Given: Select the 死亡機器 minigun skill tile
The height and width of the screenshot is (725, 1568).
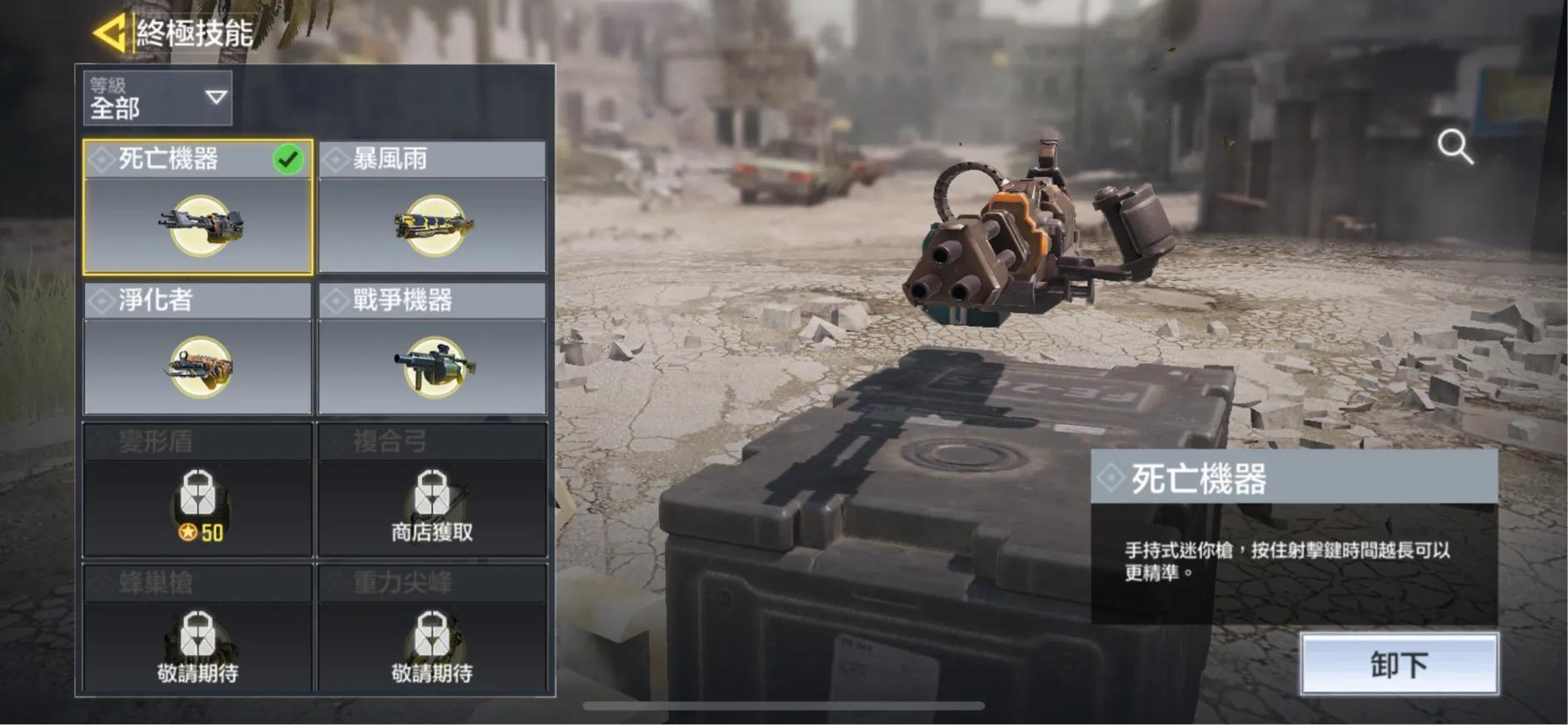Looking at the screenshot, I should click(198, 208).
